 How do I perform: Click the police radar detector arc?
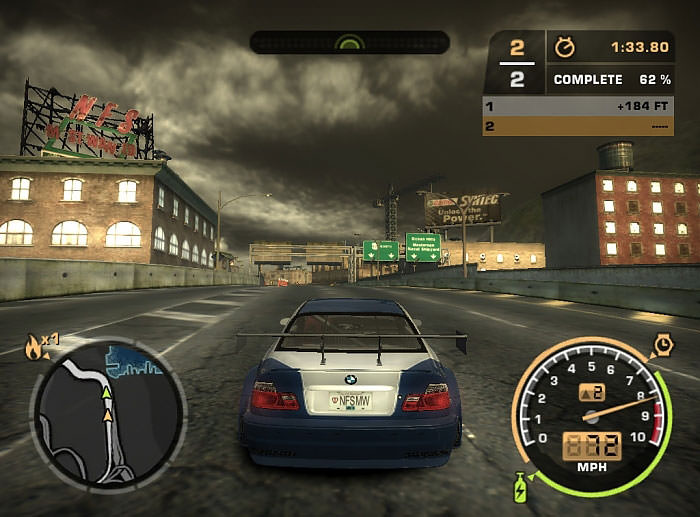click(350, 43)
